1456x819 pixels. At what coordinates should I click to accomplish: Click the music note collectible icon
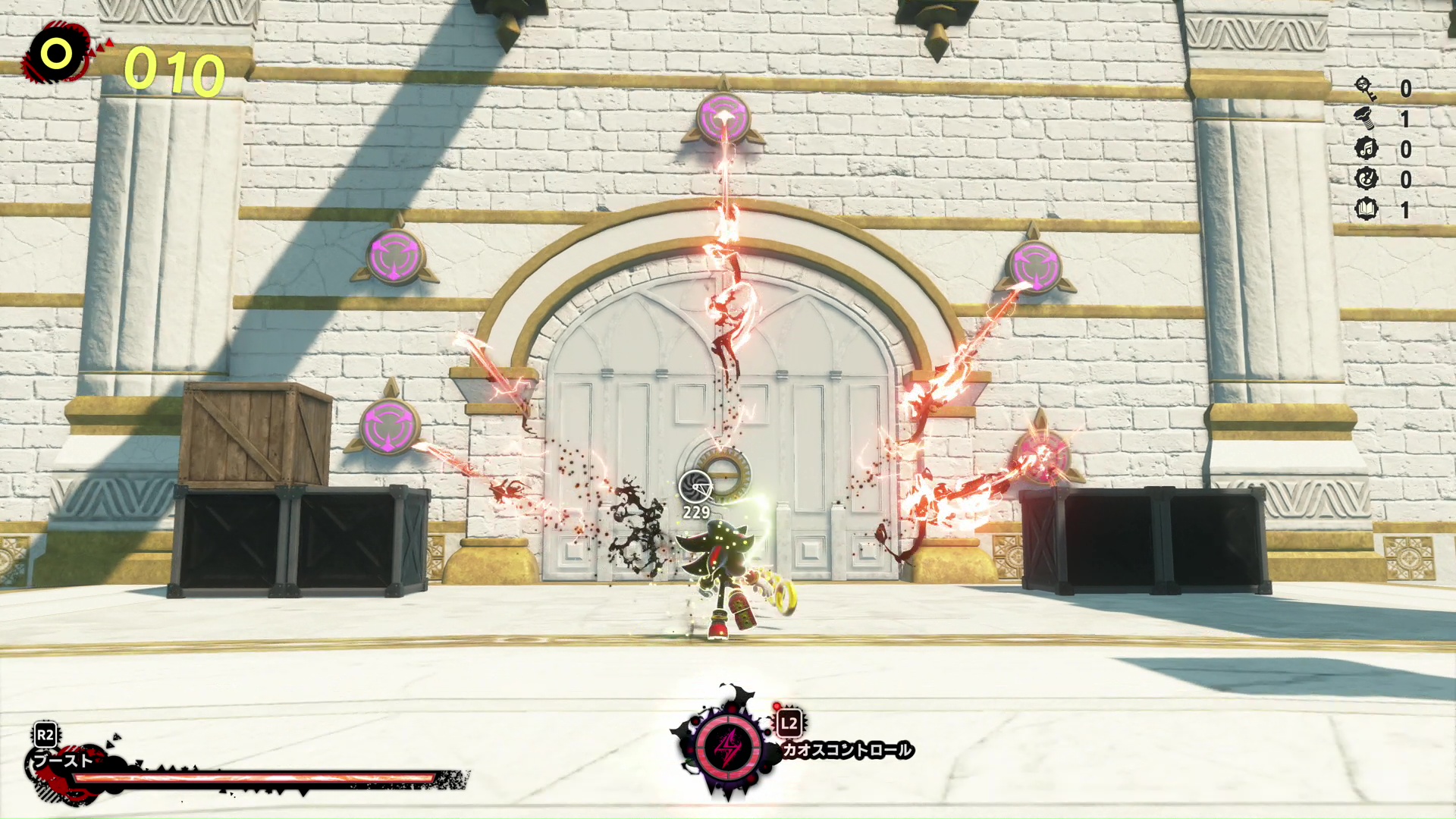point(1366,149)
